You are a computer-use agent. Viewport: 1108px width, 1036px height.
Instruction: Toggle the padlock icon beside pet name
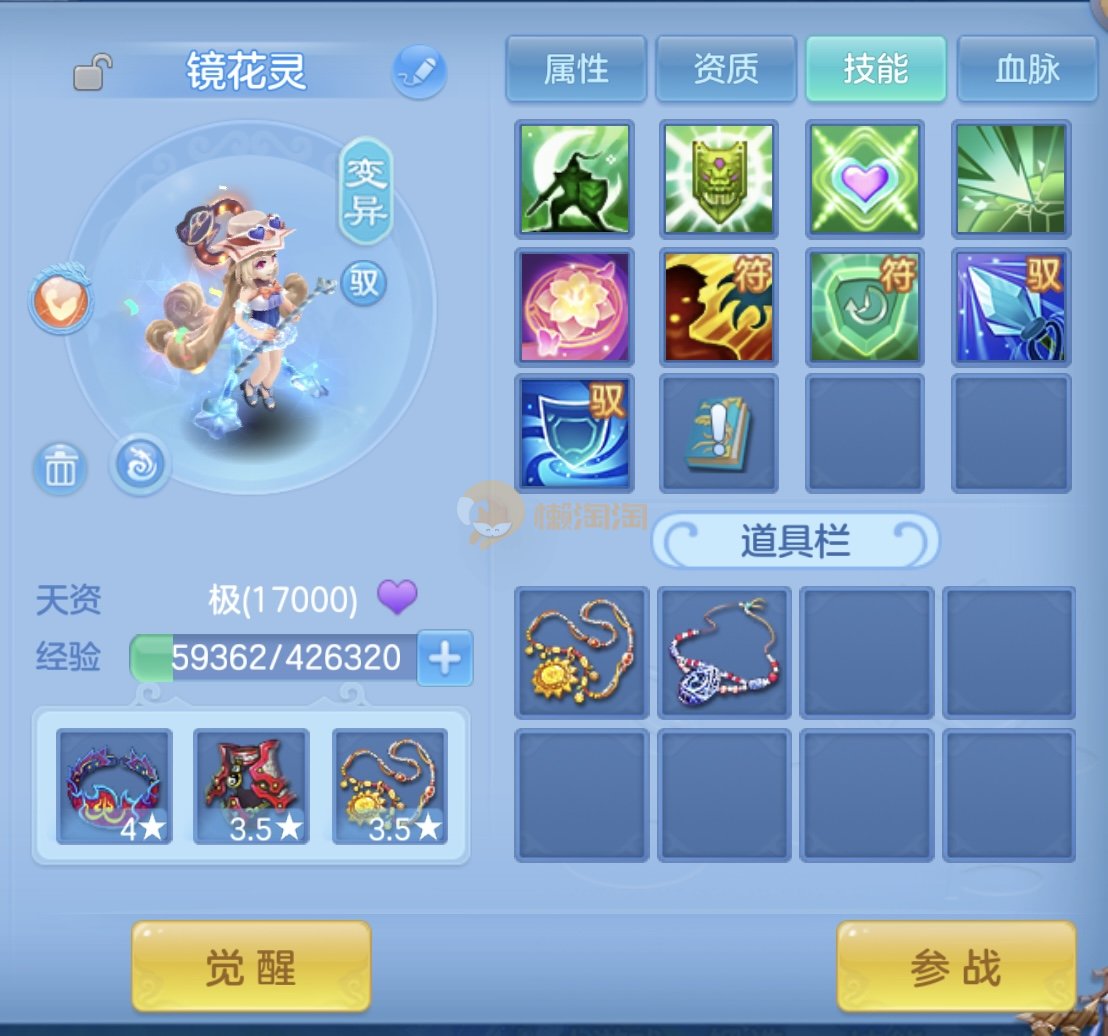(92, 73)
